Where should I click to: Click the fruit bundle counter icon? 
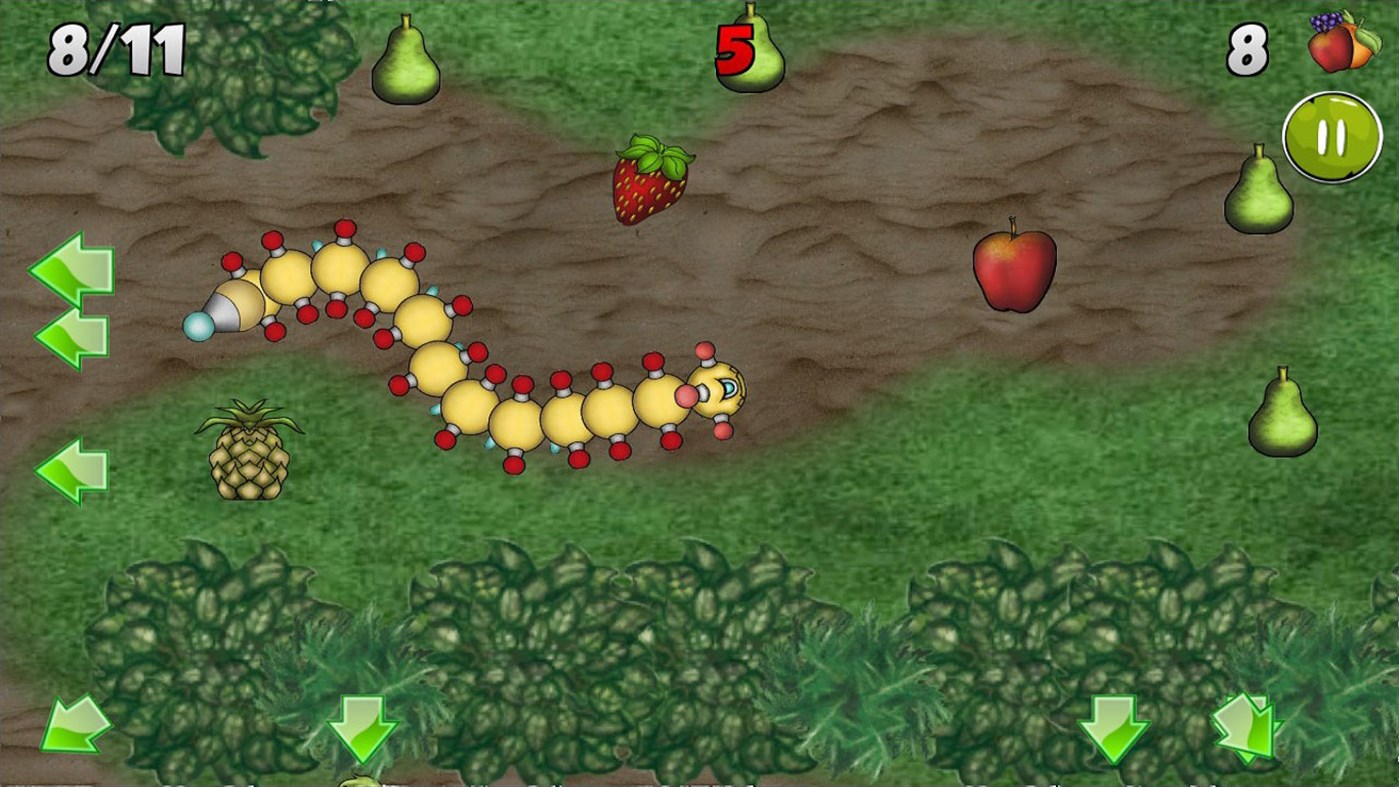click(x=1344, y=44)
